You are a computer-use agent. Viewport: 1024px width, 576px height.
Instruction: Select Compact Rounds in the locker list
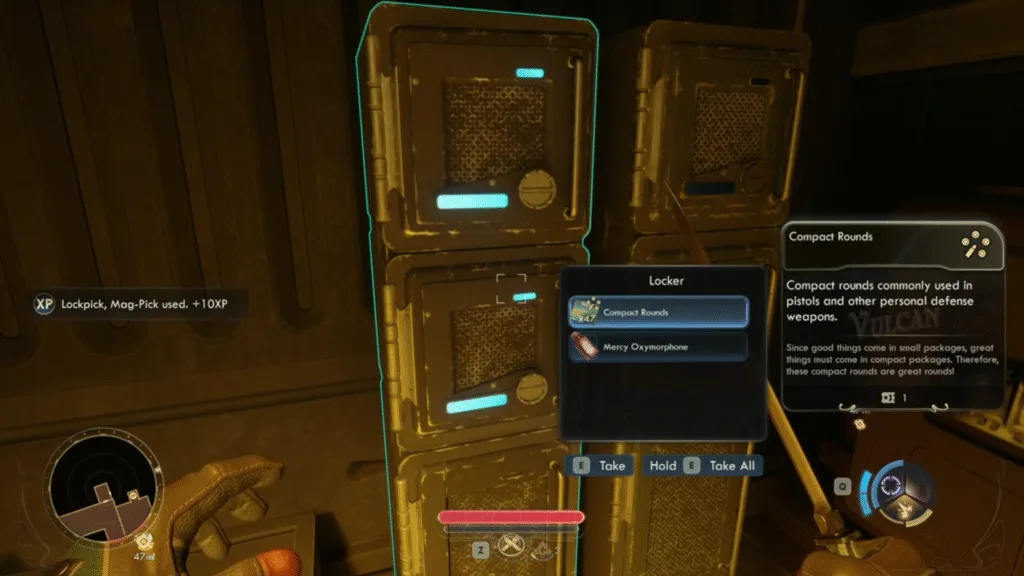[x=658, y=312]
